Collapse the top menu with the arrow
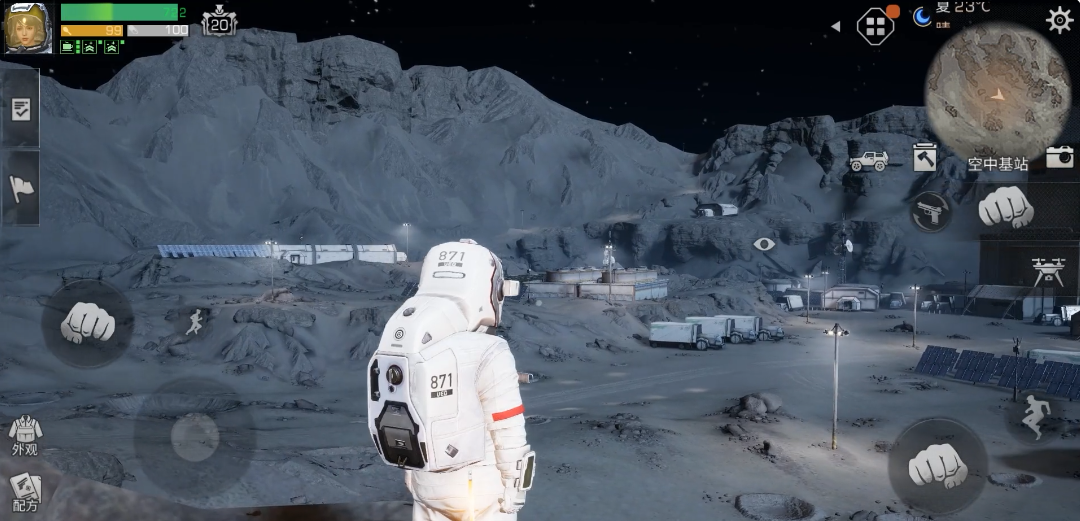 click(x=835, y=27)
